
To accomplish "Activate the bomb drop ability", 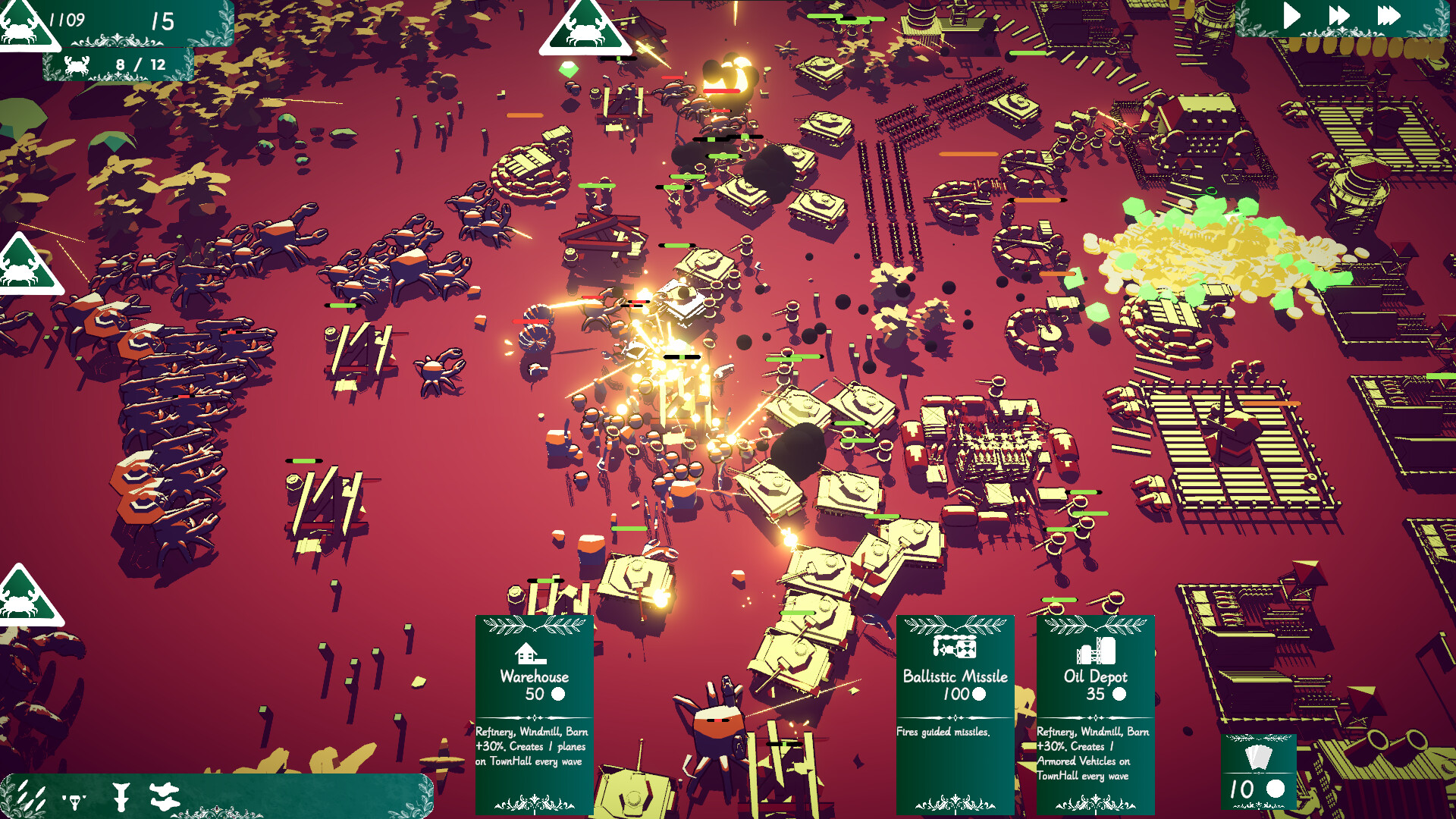I will click(121, 797).
